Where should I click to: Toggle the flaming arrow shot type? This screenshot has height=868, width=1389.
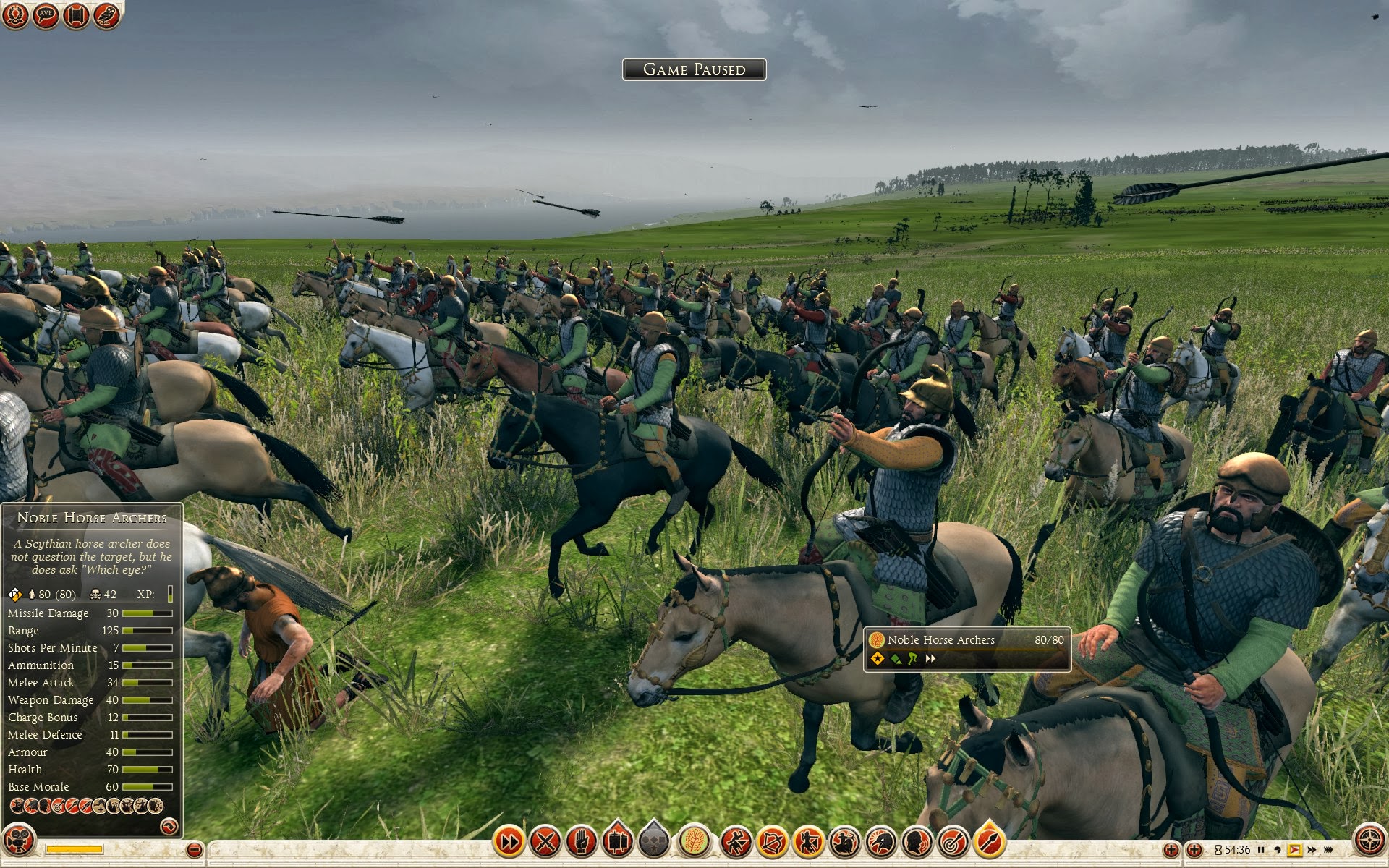(x=989, y=841)
